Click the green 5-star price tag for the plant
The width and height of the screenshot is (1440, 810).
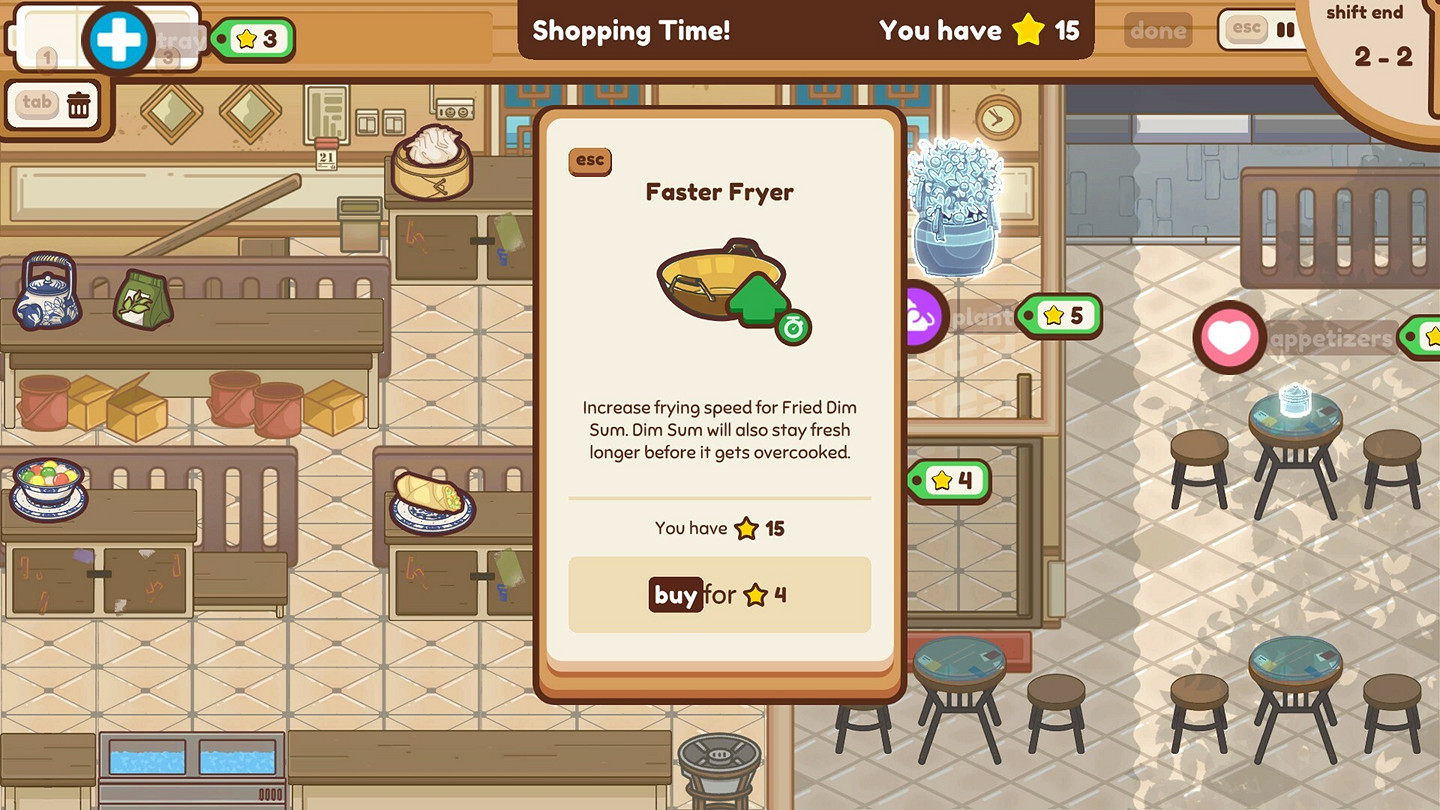pyautogui.click(x=1059, y=316)
